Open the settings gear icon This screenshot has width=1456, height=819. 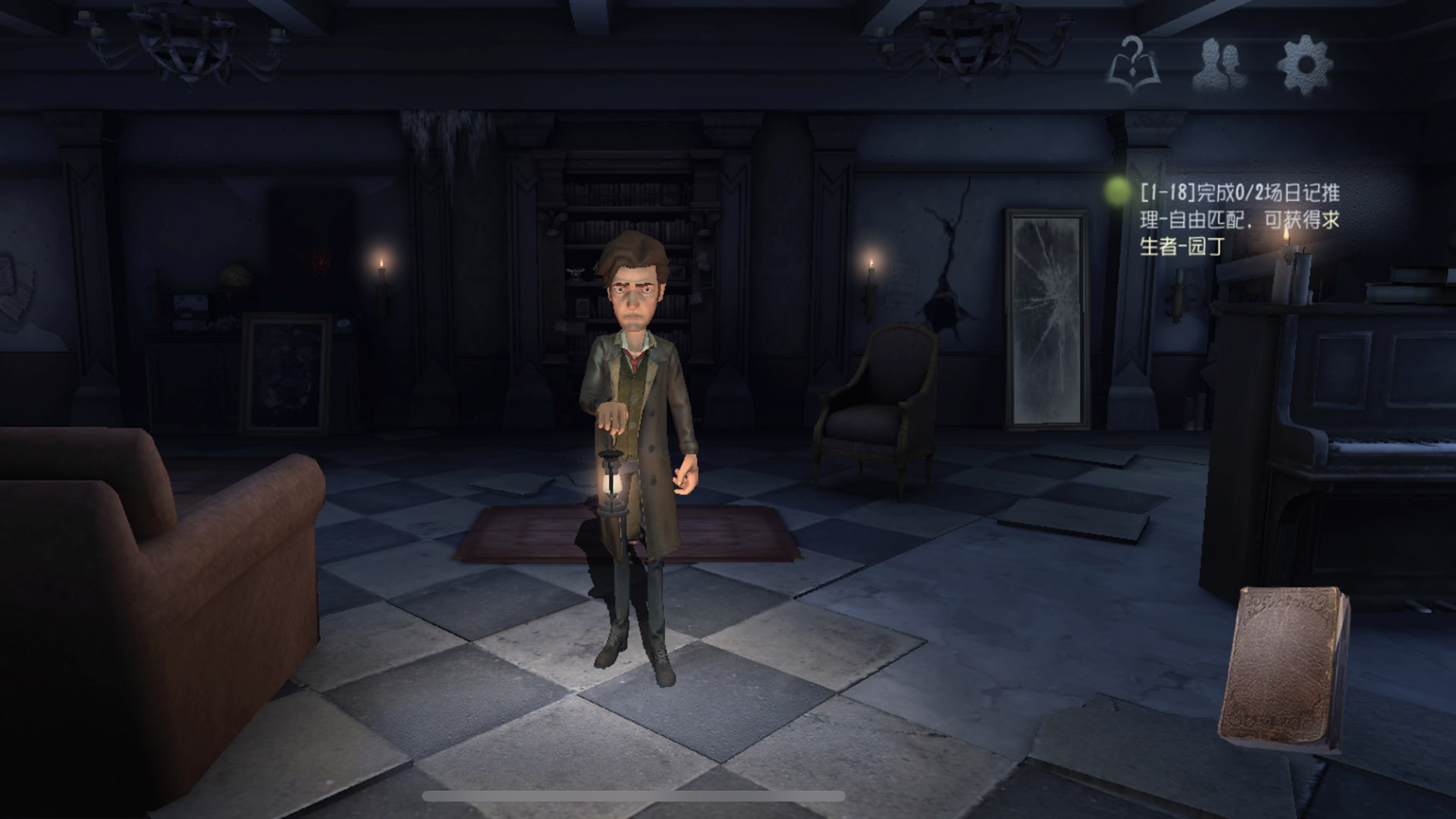[1304, 64]
